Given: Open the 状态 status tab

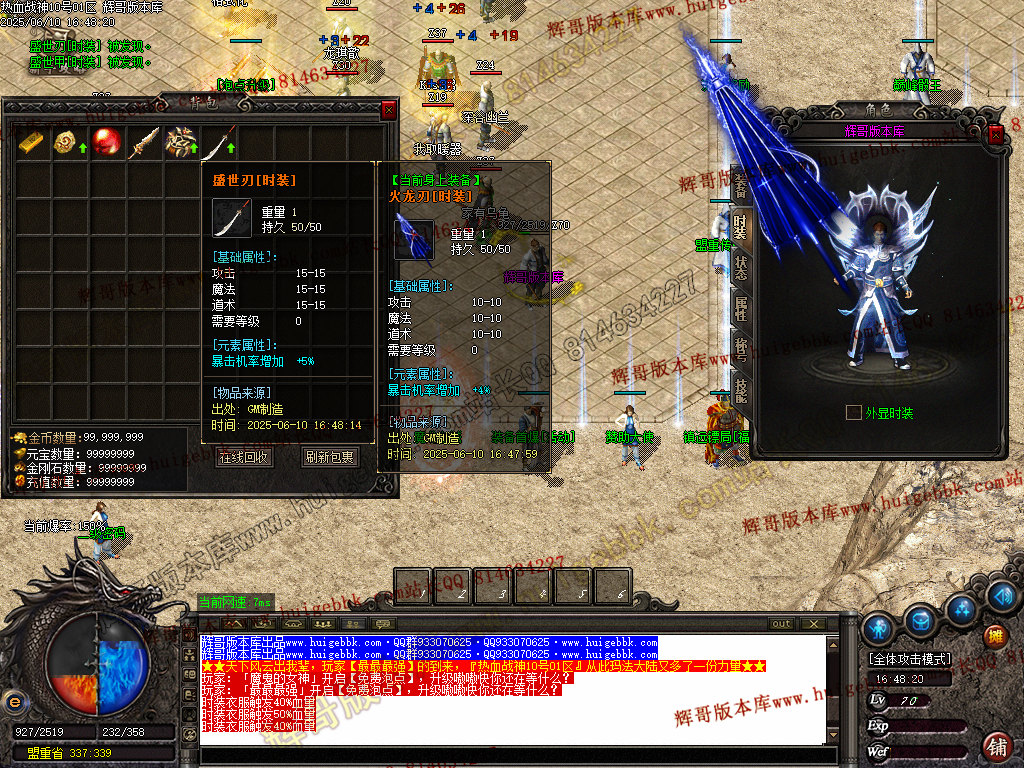Looking at the screenshot, I should [x=740, y=267].
